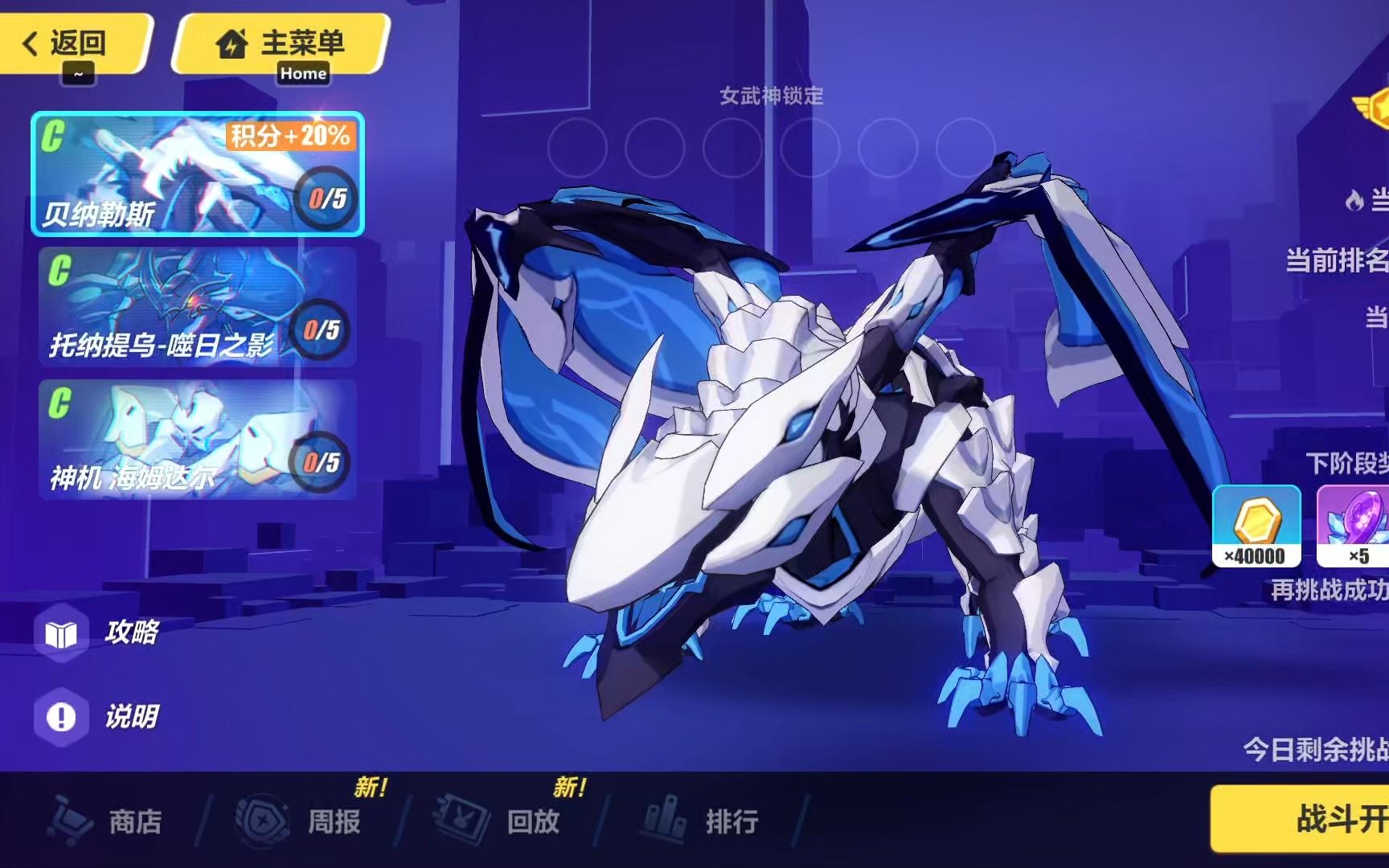This screenshot has height=868, width=1389.
Task: Show the 排行 rankings
Action: tap(703, 821)
